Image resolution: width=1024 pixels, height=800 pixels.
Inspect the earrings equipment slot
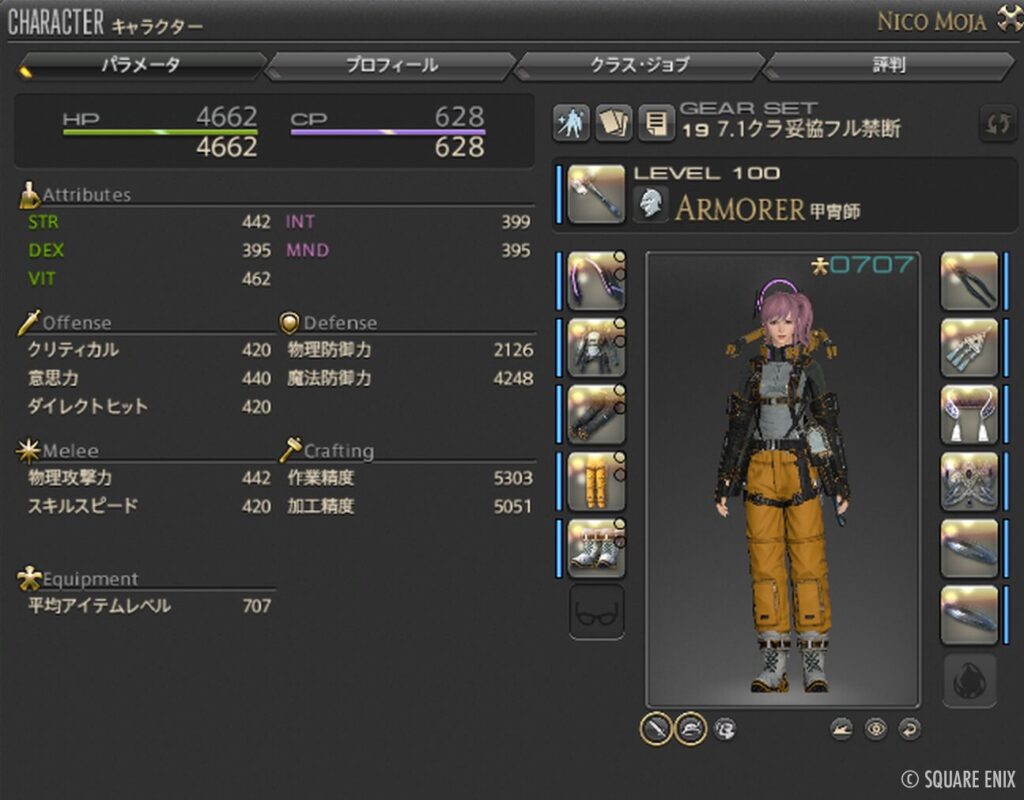pos(969,348)
